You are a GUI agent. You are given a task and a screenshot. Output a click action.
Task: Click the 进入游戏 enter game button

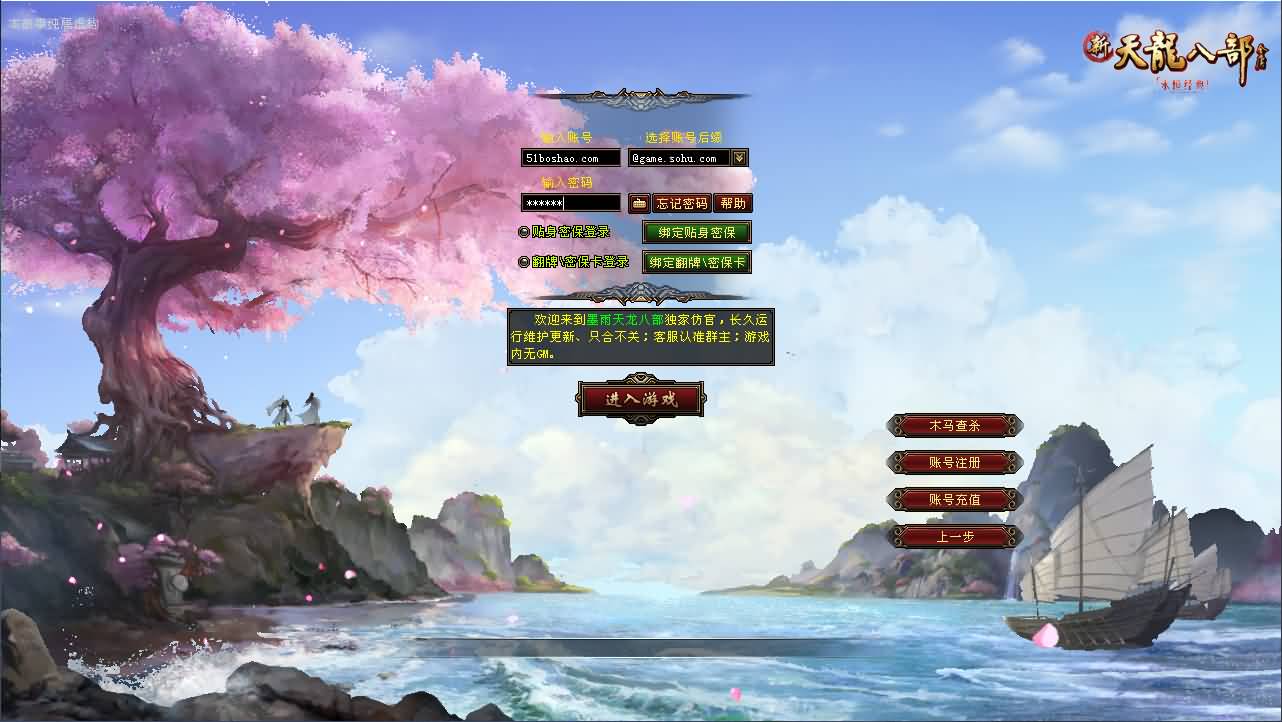click(x=641, y=397)
